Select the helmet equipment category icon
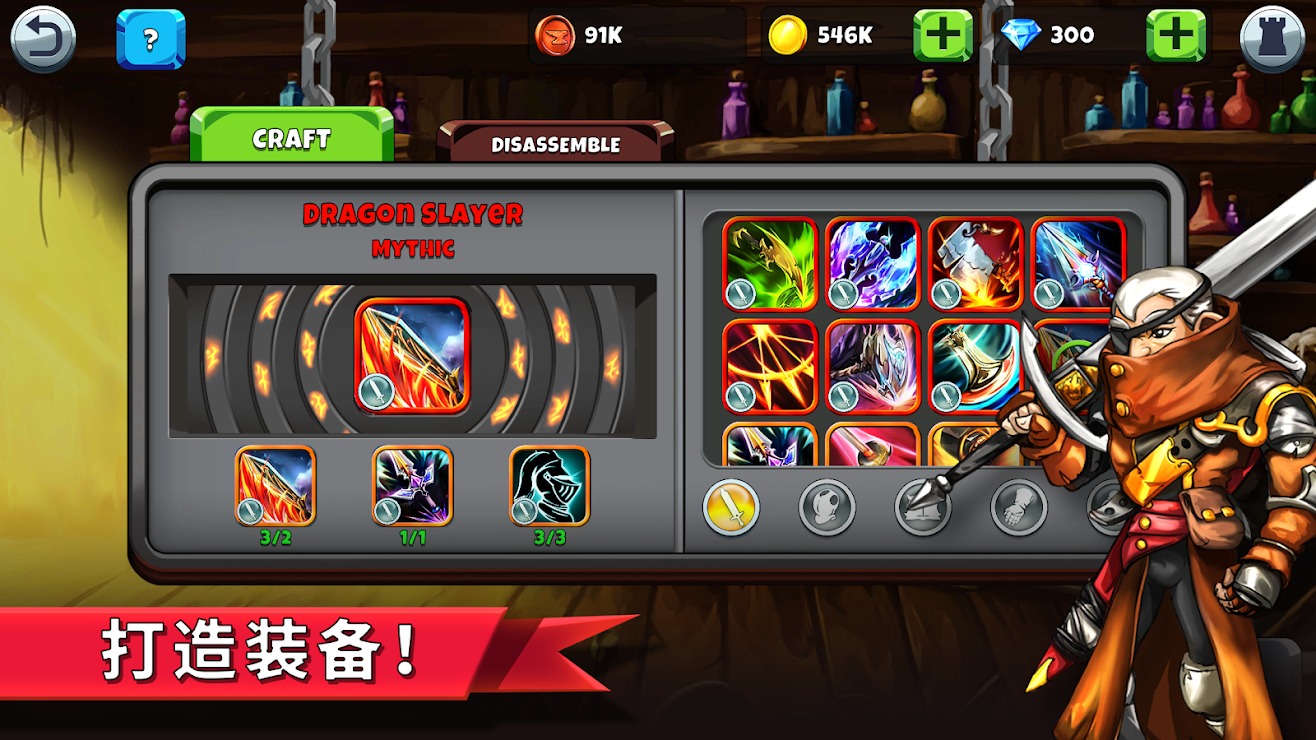Screen dimensions: 1316x740 (826, 507)
